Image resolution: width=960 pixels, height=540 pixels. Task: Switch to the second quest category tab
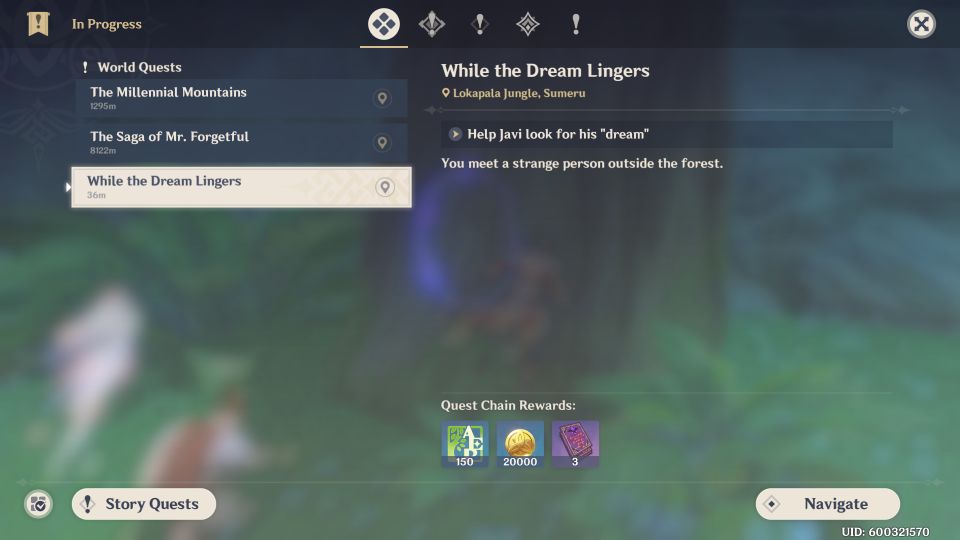tap(432, 24)
